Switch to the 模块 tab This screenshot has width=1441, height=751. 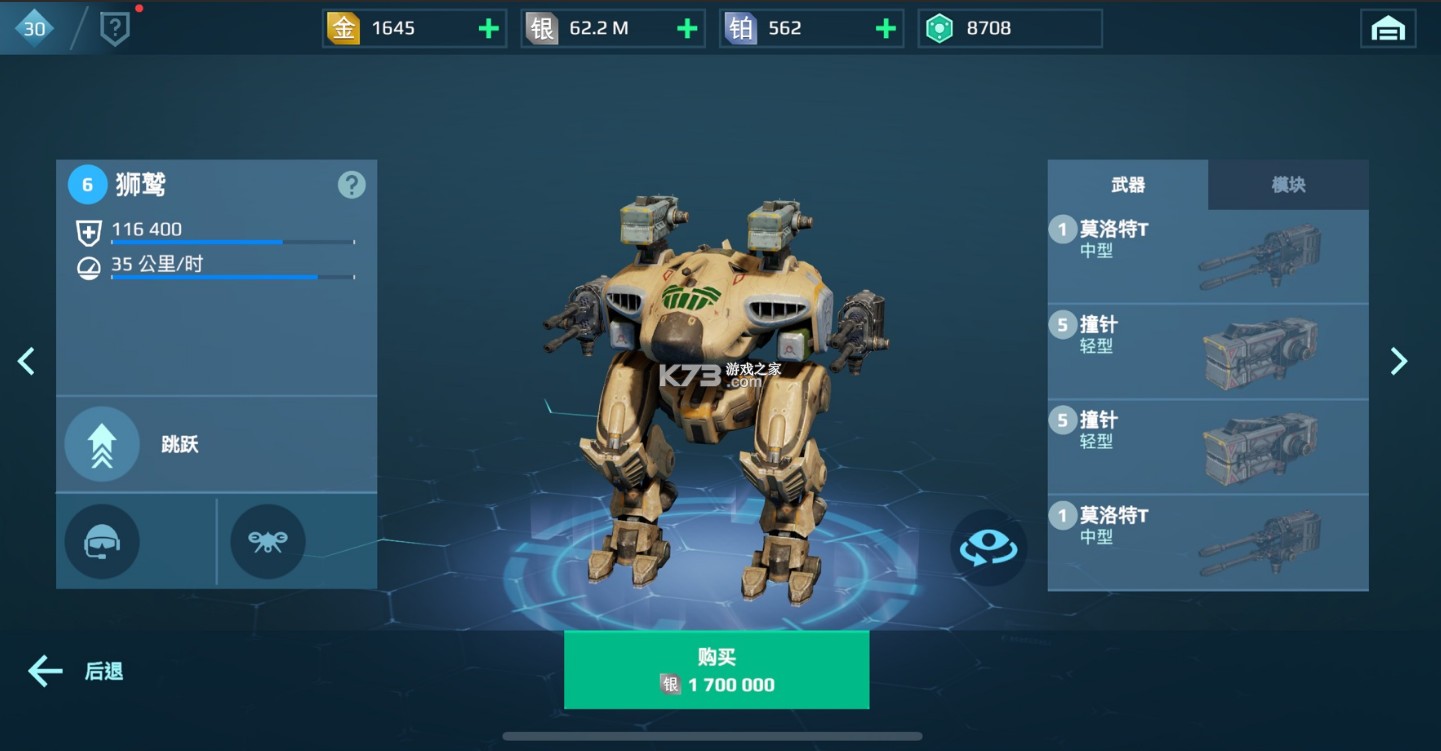(1288, 185)
